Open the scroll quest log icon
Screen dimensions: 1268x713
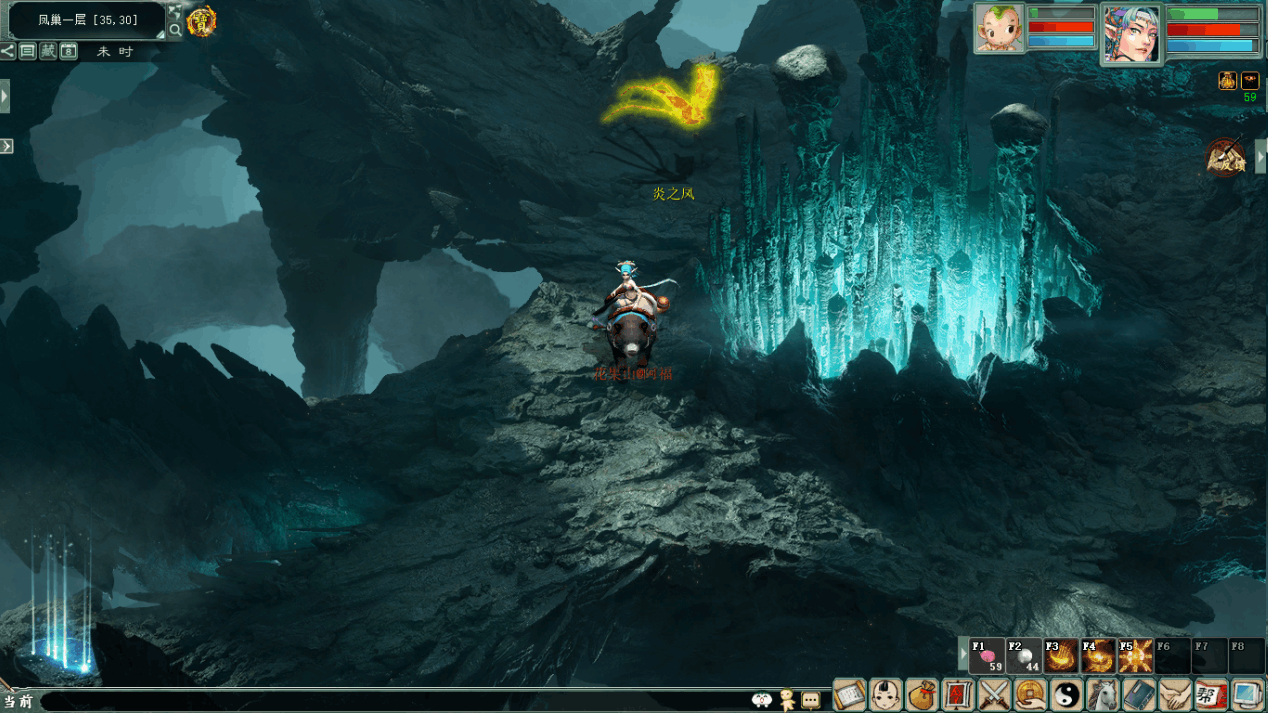[x=850, y=694]
